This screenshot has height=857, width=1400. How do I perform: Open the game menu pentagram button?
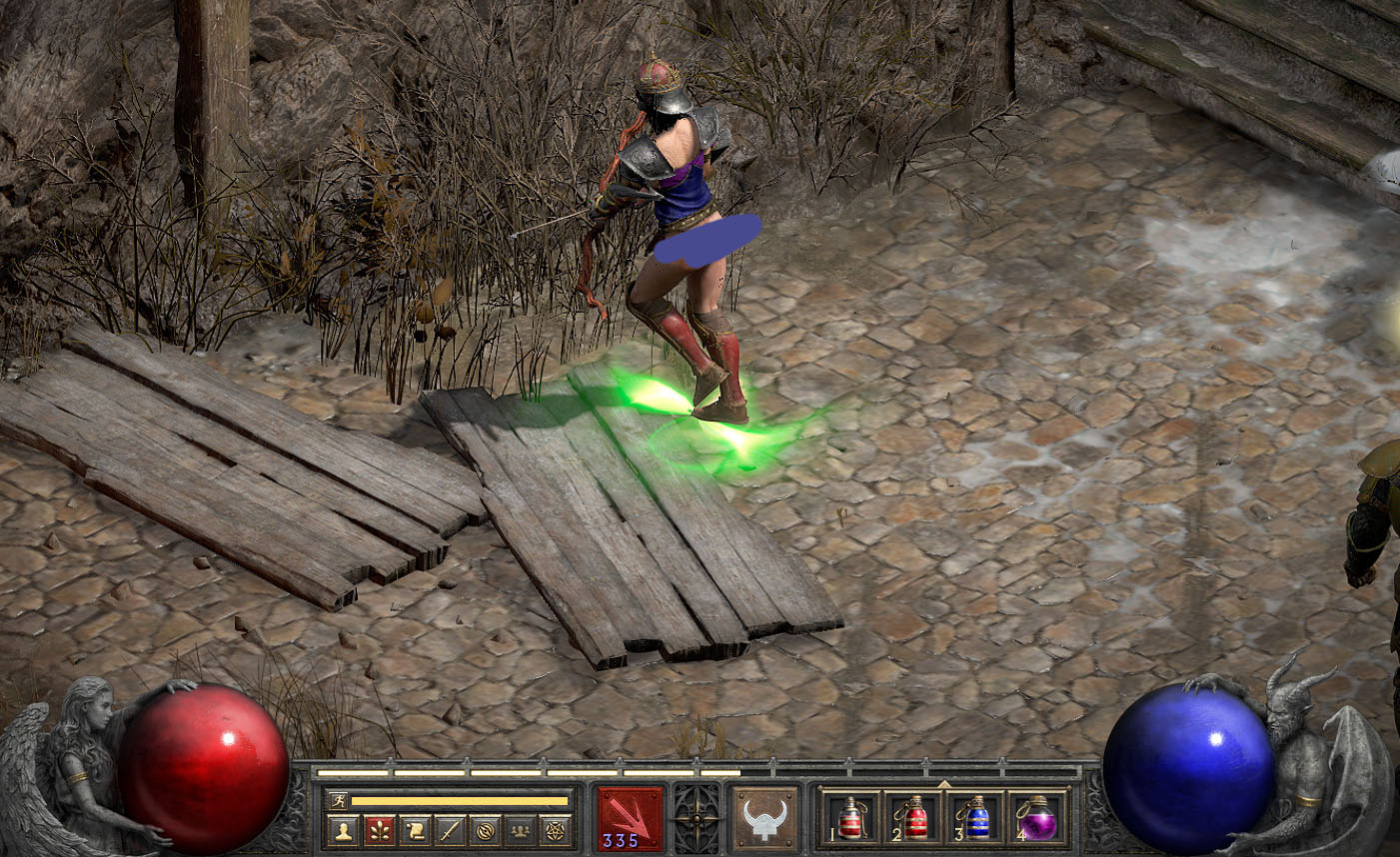555,830
